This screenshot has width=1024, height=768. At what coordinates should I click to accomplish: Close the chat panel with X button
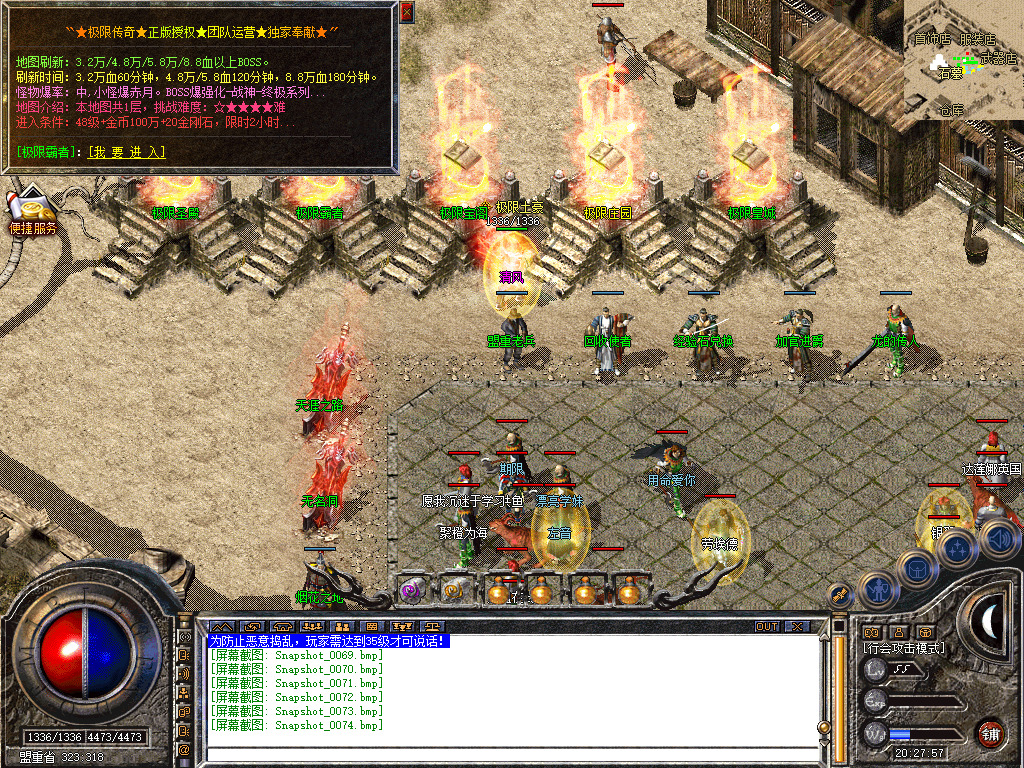(x=797, y=627)
